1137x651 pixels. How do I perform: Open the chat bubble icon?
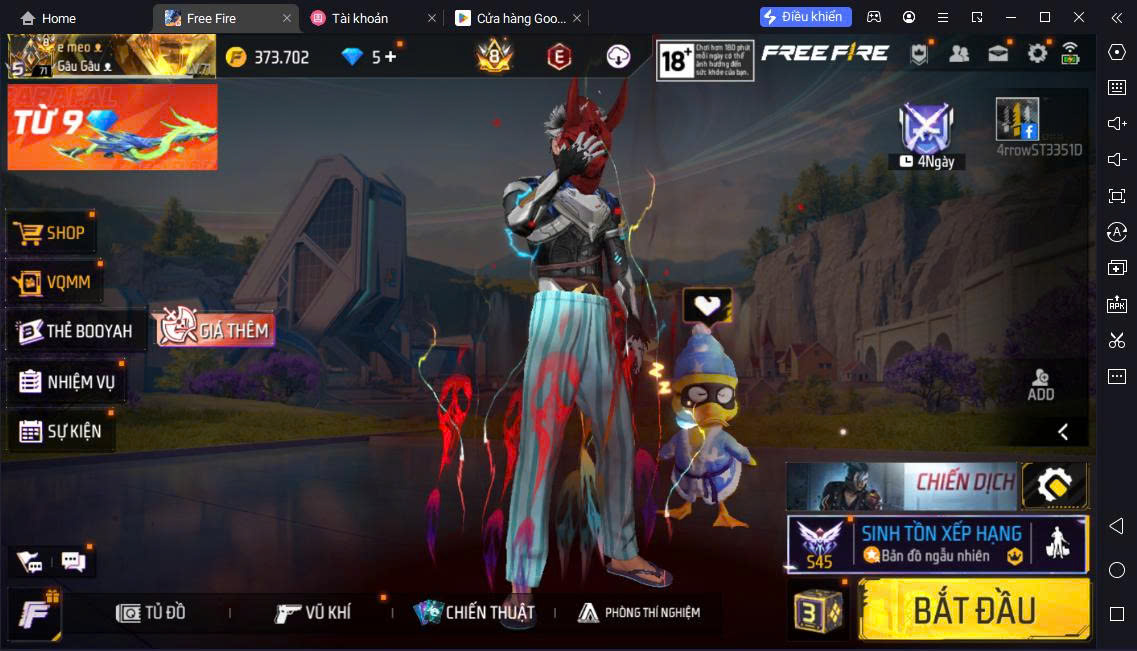pyautogui.click(x=73, y=561)
